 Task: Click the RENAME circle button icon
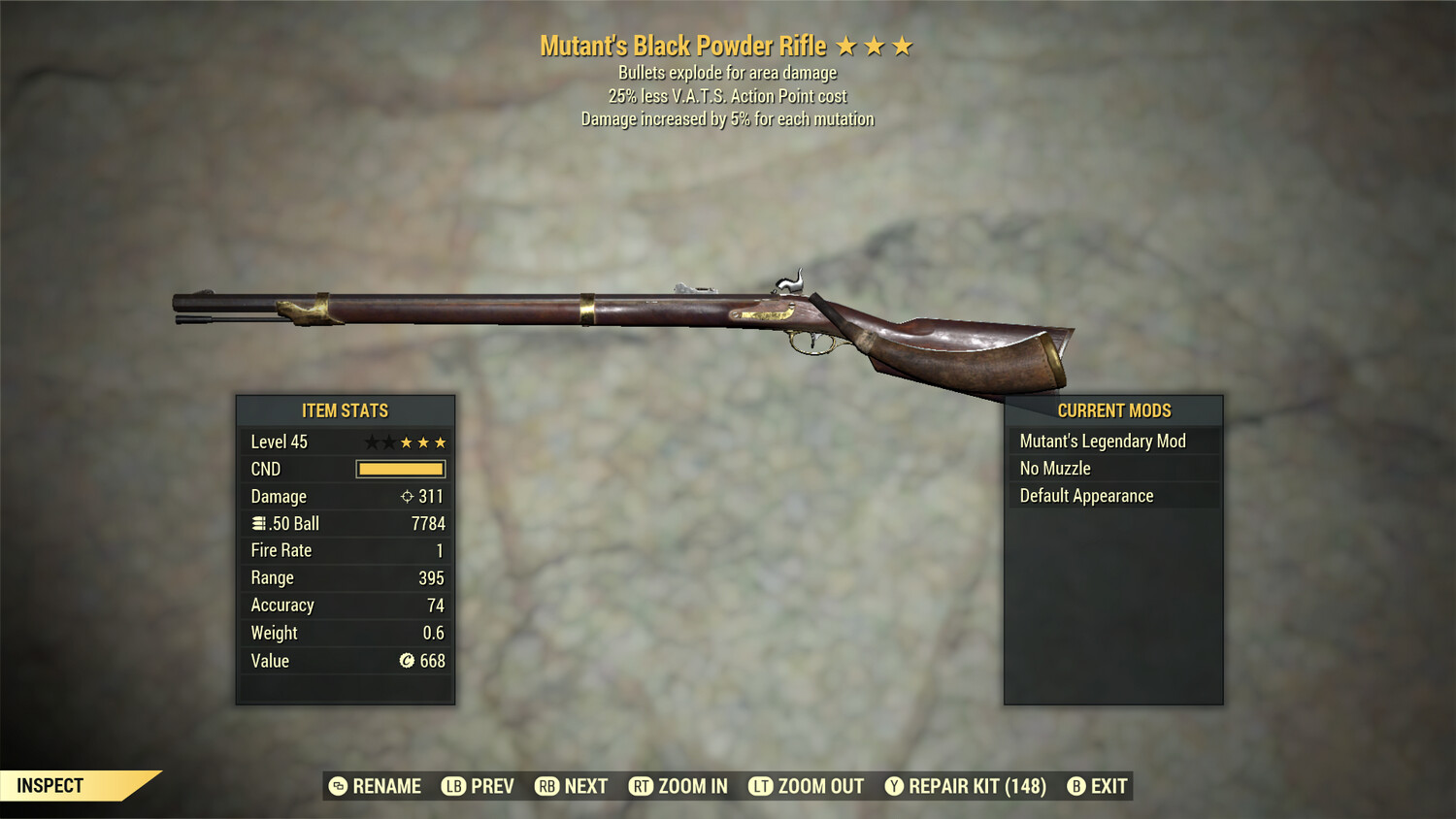(x=338, y=786)
